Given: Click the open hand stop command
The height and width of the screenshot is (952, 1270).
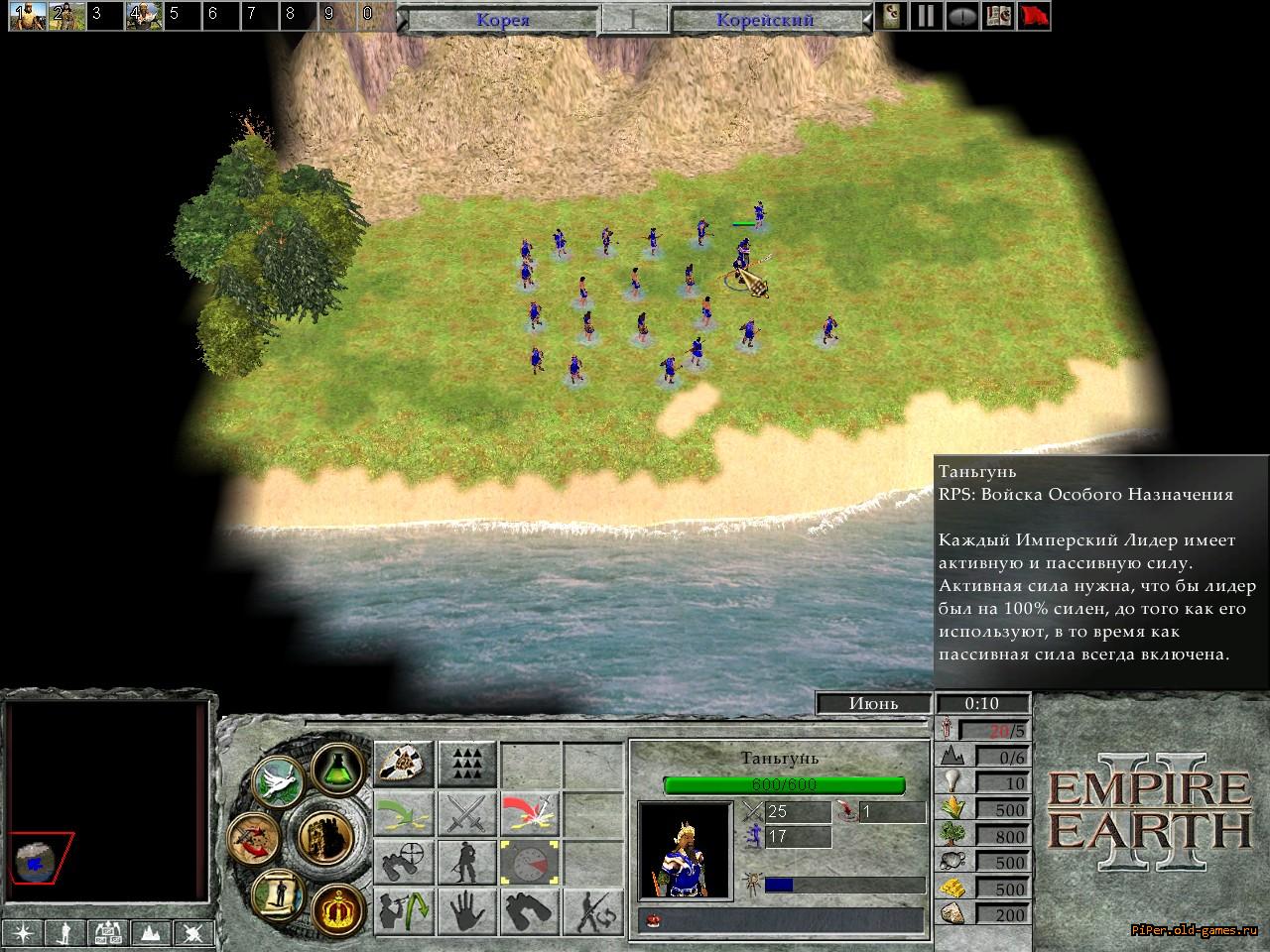Looking at the screenshot, I should point(466,911).
